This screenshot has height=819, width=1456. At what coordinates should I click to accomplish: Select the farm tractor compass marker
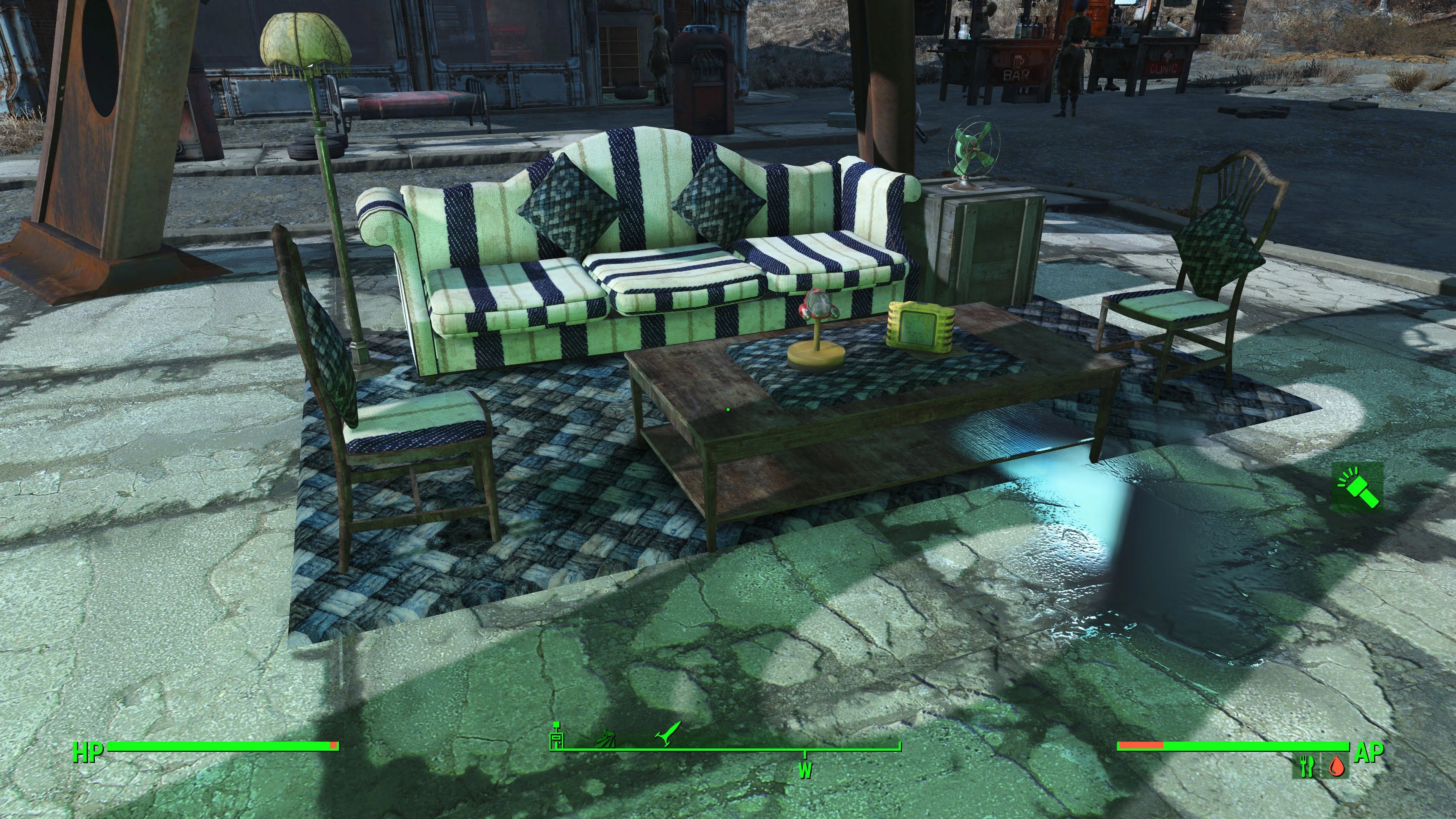(607, 738)
